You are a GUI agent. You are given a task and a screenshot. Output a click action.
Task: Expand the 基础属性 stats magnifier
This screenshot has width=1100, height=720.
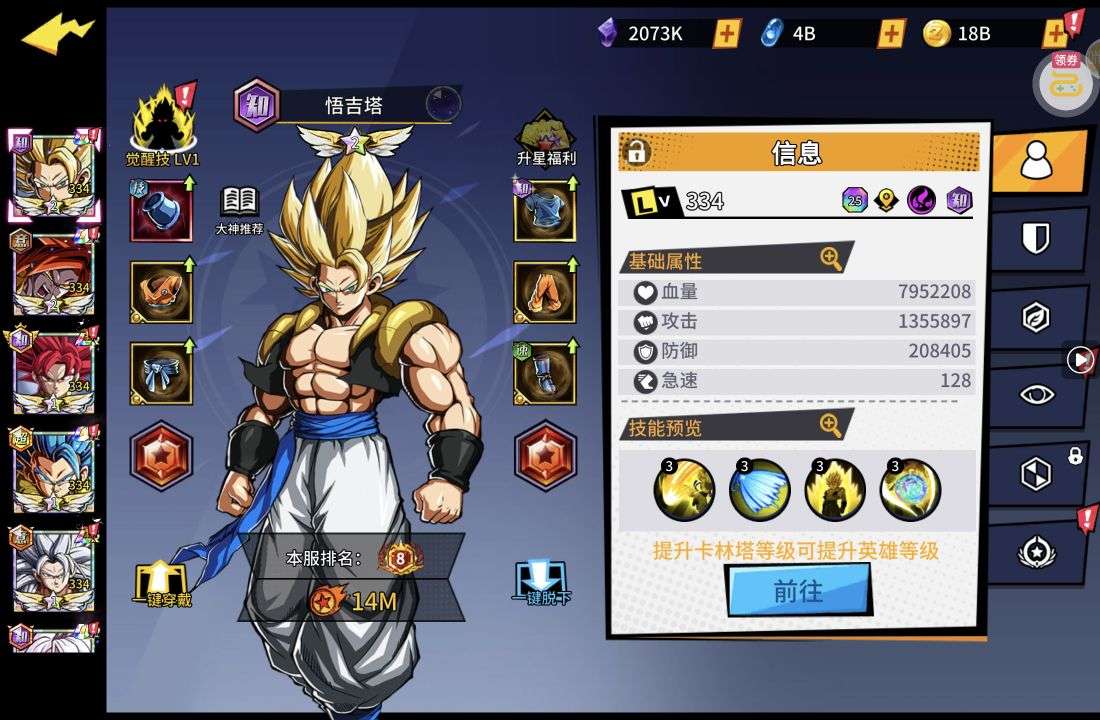point(831,259)
